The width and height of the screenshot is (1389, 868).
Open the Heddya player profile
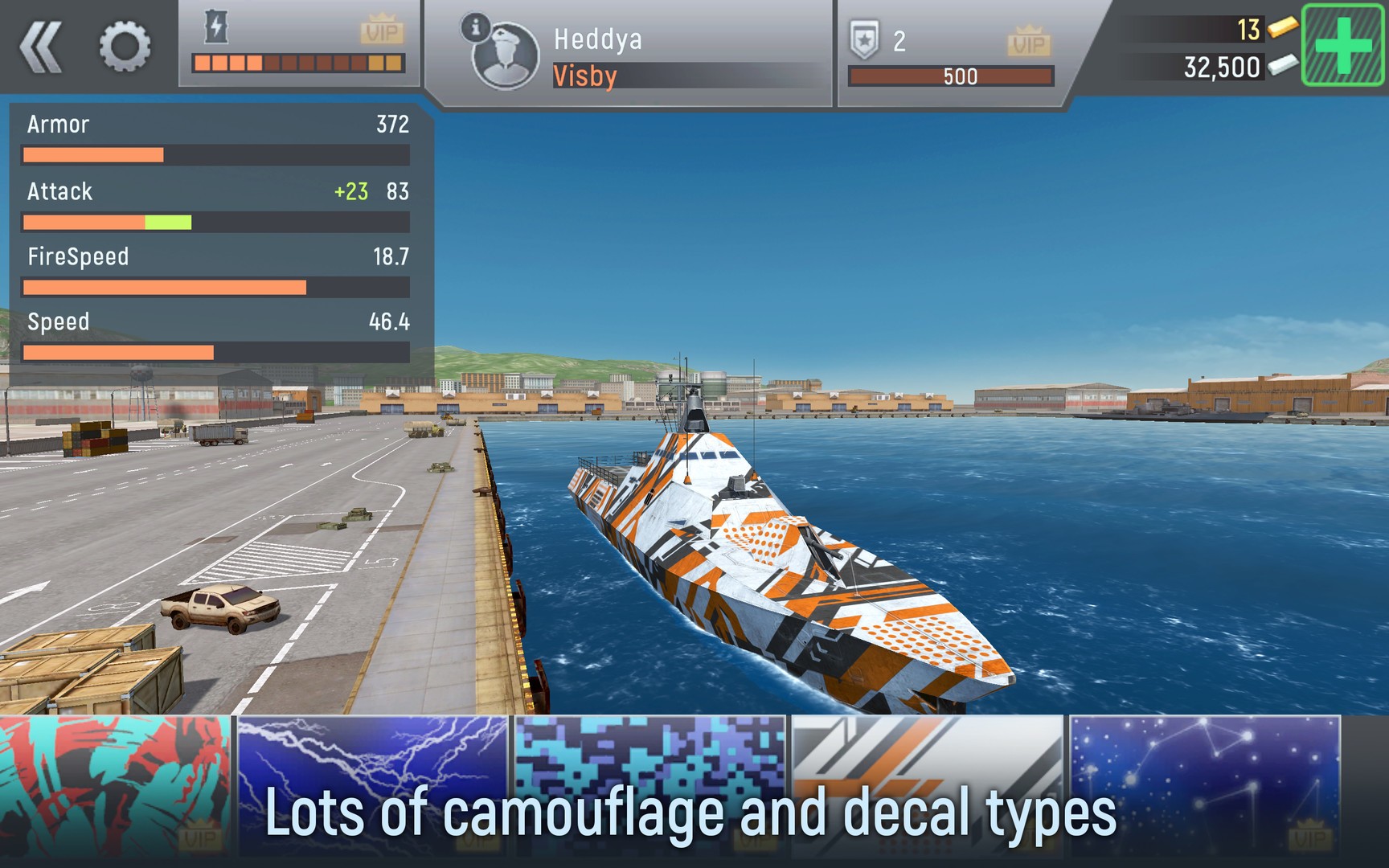coord(597,40)
